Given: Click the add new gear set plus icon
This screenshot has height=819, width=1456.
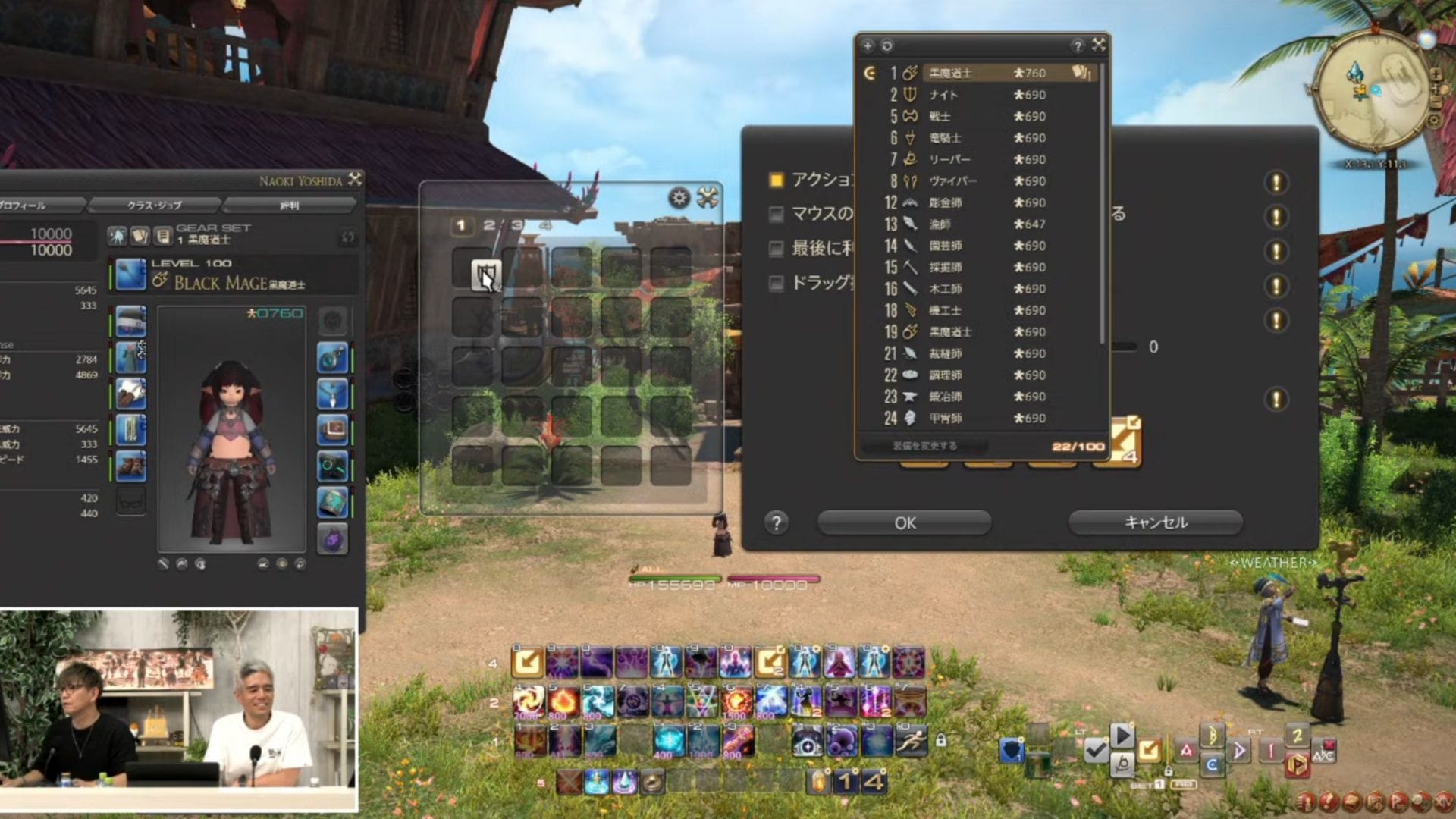Looking at the screenshot, I should [867, 45].
